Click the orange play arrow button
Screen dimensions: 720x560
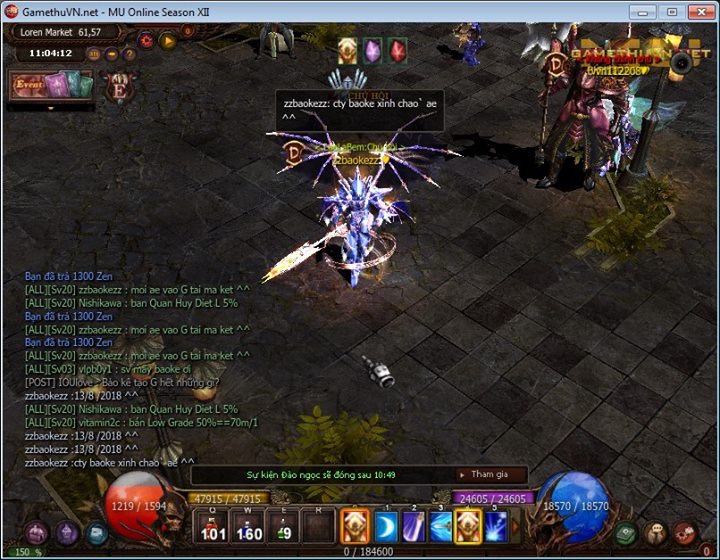click(x=168, y=41)
